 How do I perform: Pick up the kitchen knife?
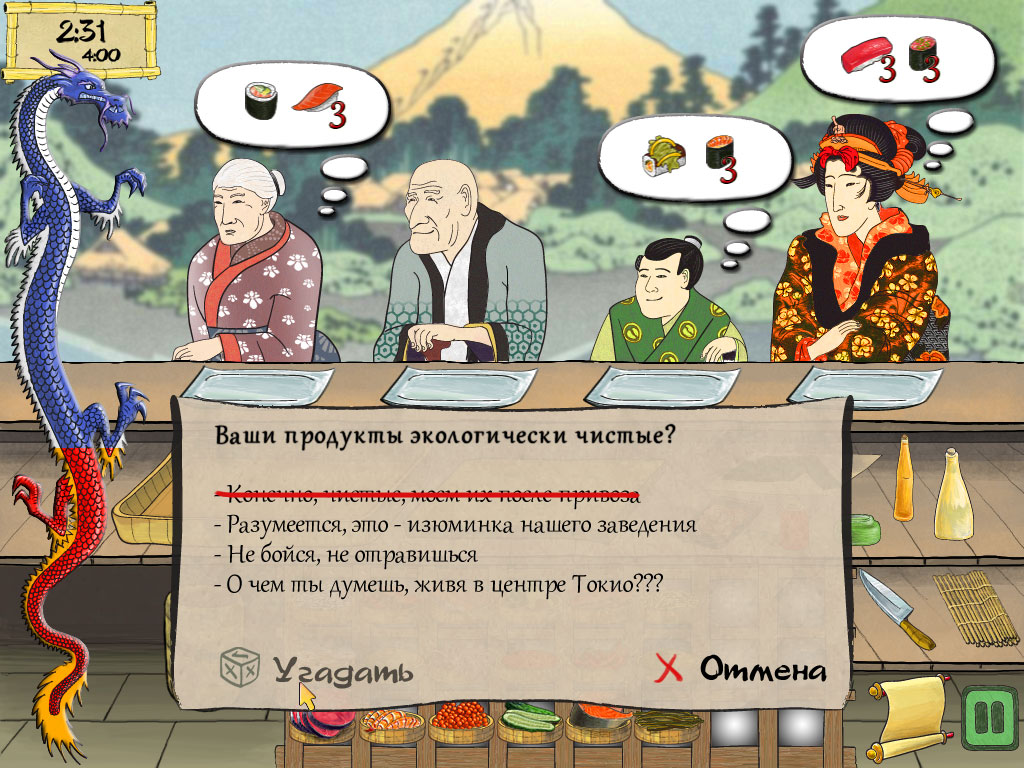click(897, 609)
